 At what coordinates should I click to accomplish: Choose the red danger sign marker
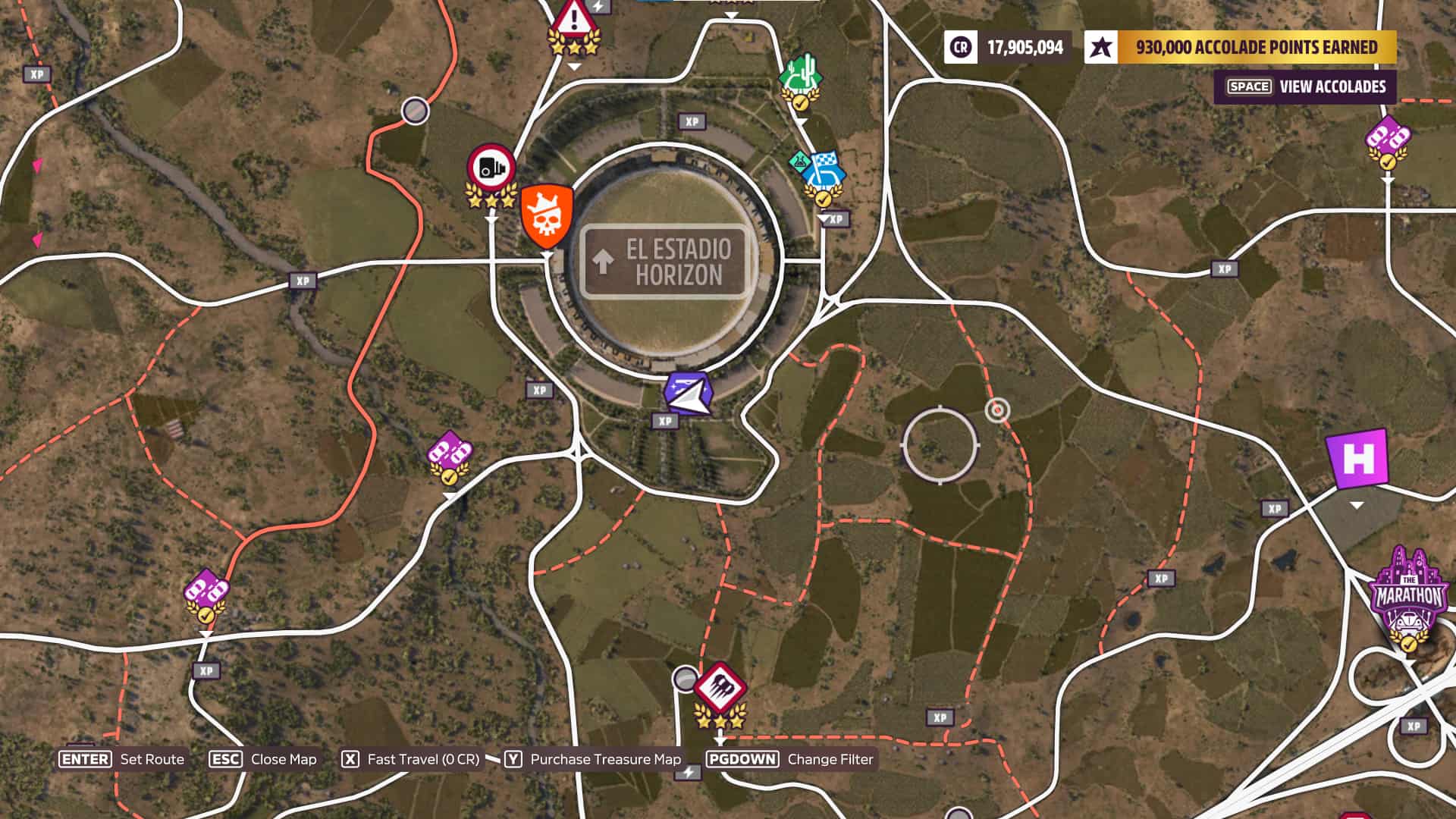click(x=574, y=20)
